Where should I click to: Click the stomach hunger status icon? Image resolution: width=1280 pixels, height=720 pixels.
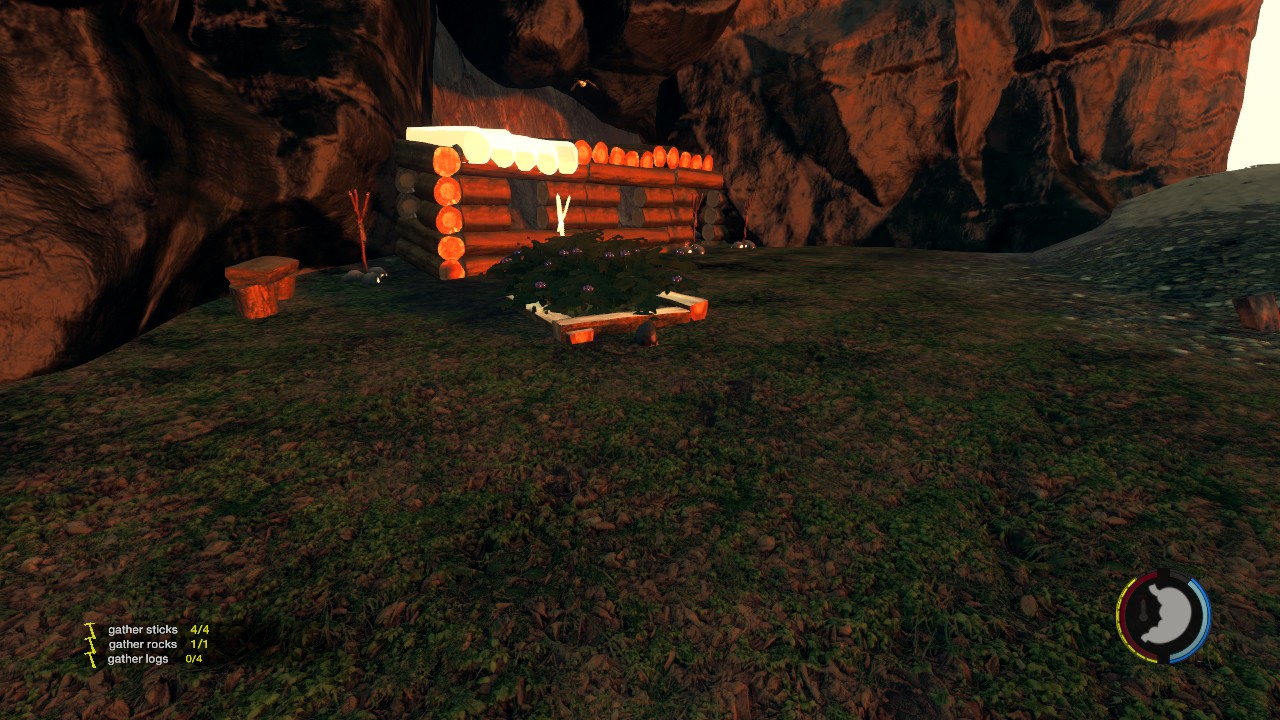1163,616
